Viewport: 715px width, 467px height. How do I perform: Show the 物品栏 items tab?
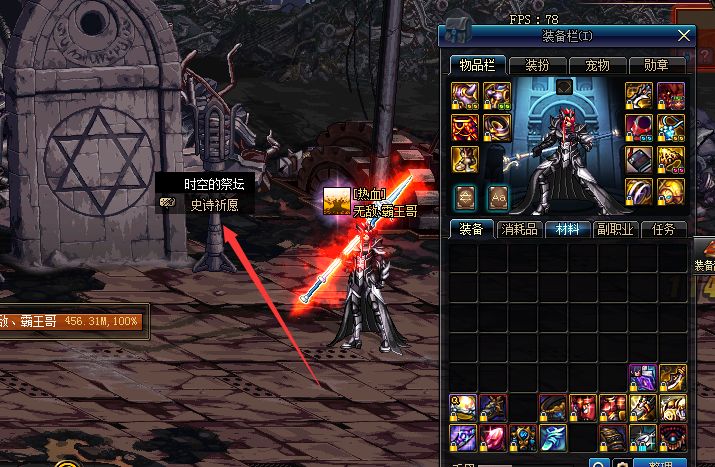pos(477,66)
